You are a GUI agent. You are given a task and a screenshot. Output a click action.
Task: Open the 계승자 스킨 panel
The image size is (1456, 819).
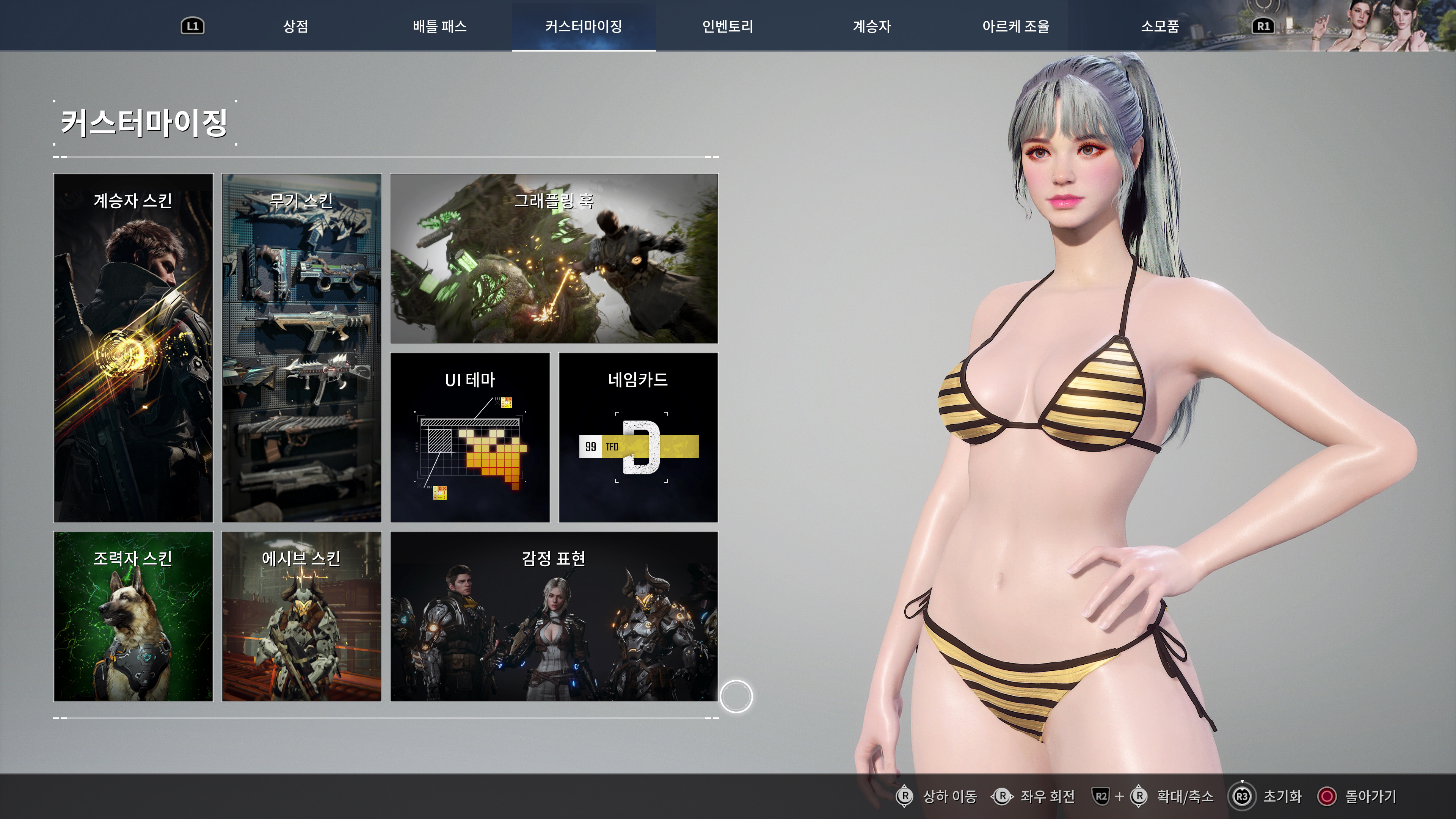[x=133, y=348]
